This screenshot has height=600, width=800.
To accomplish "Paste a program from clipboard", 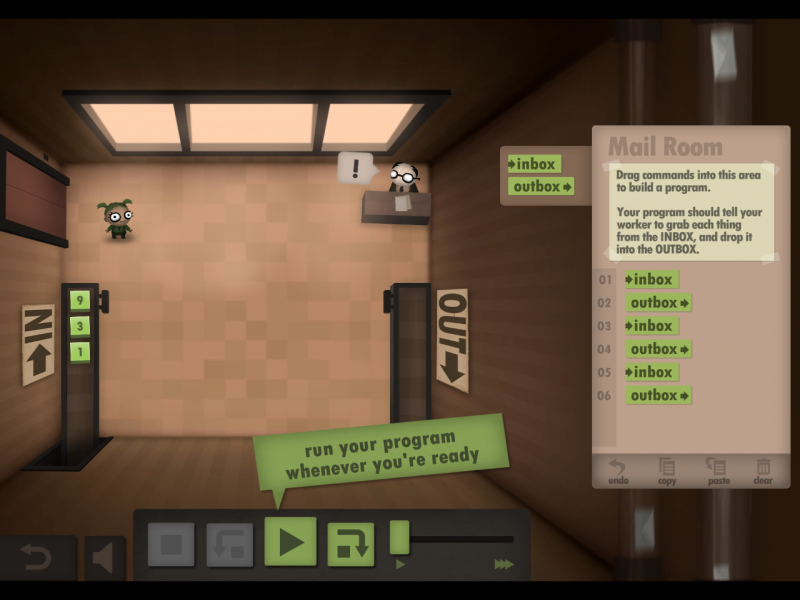I will (x=716, y=470).
